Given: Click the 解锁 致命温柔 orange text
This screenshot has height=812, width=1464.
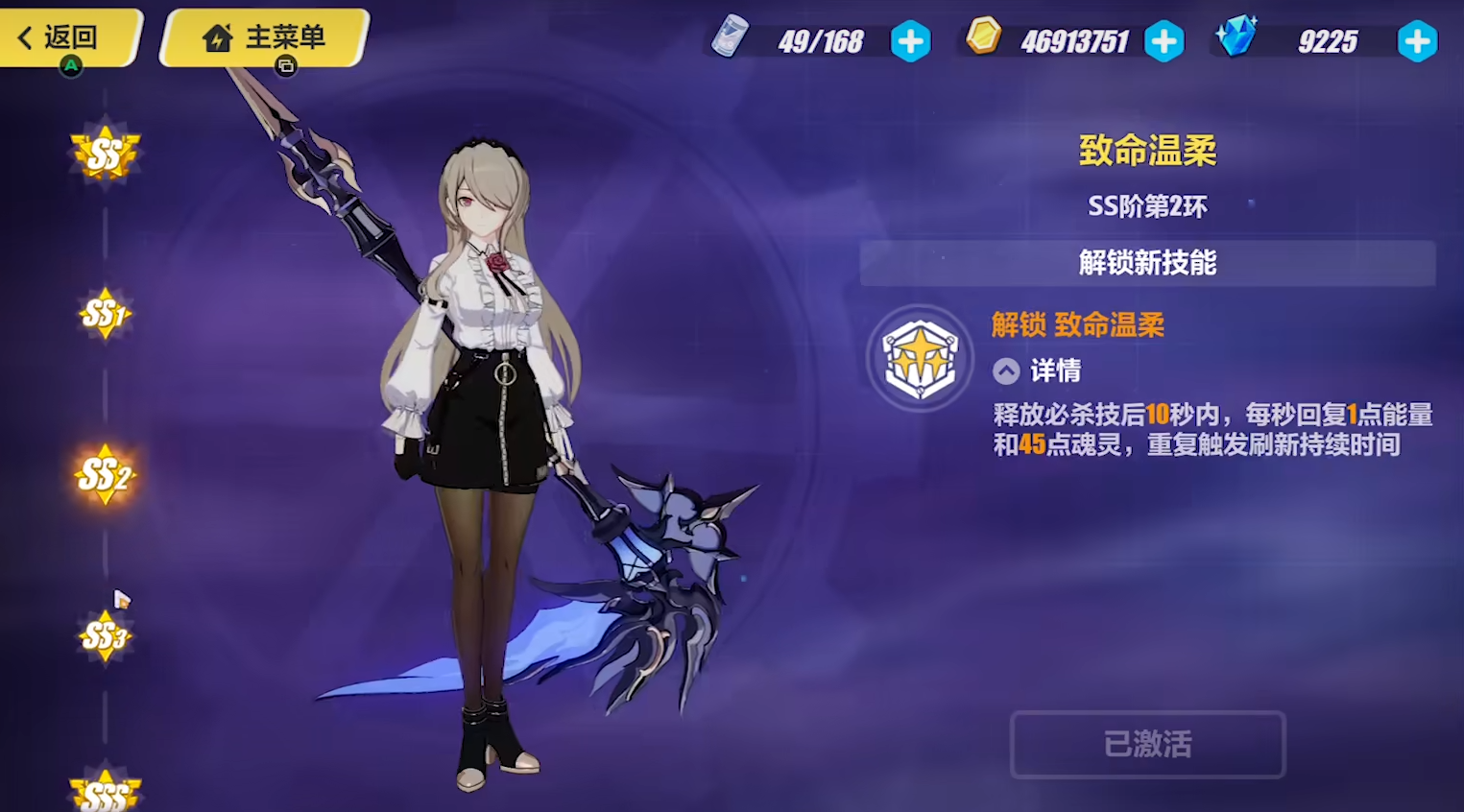Looking at the screenshot, I should 1077,324.
